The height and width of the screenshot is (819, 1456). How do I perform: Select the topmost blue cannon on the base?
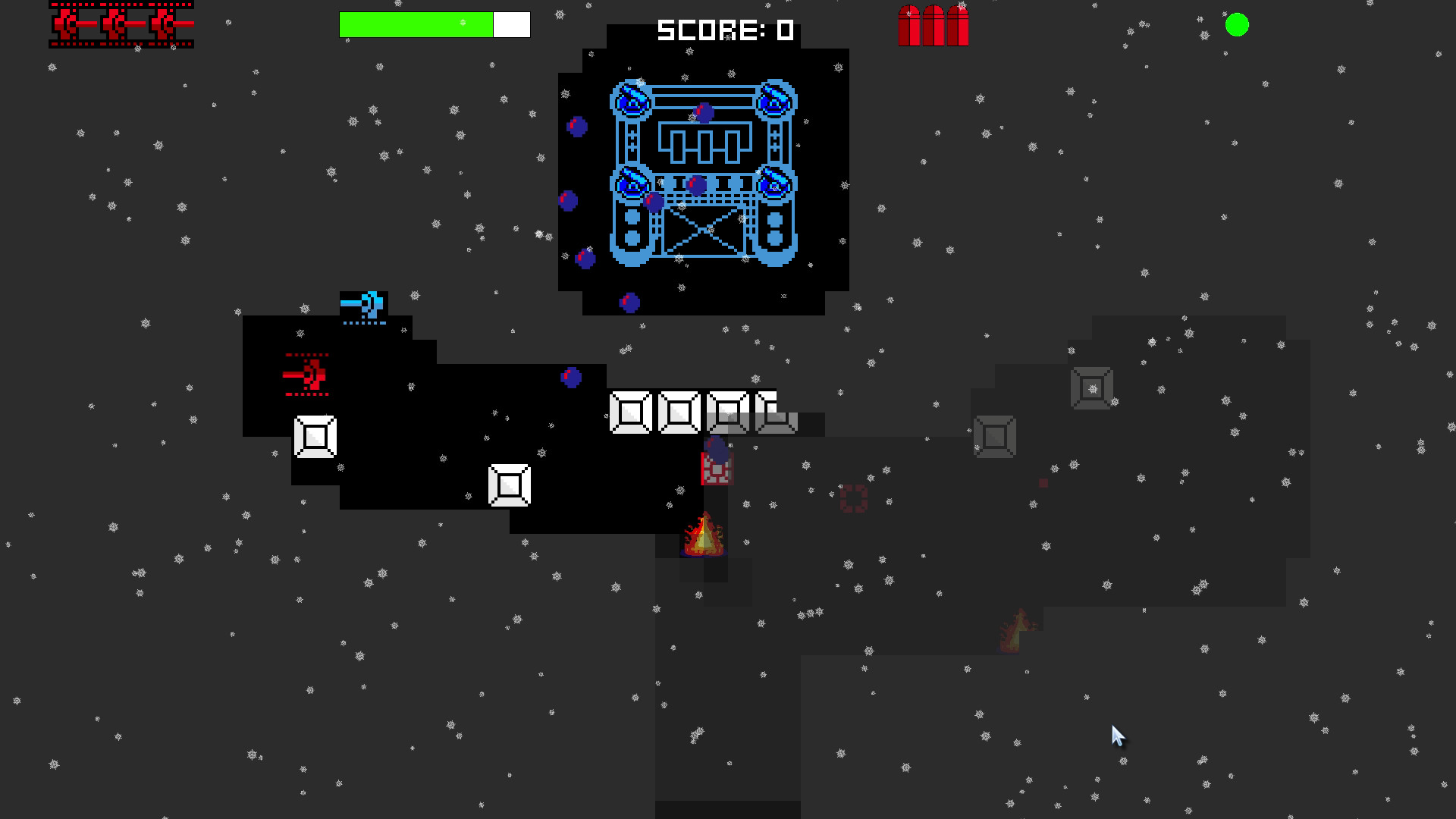630,99
